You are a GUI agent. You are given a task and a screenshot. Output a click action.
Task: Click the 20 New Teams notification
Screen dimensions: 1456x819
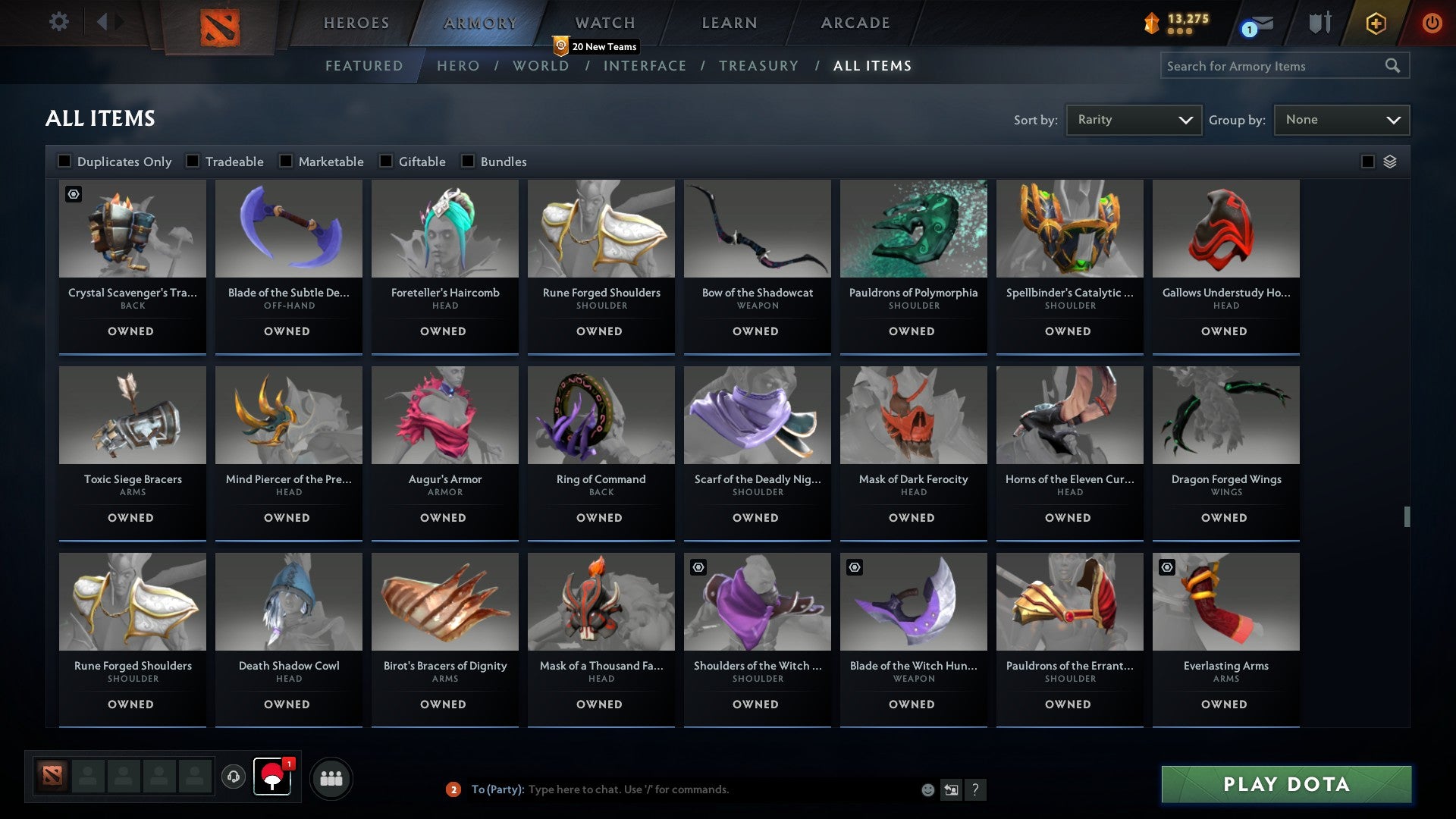click(598, 46)
